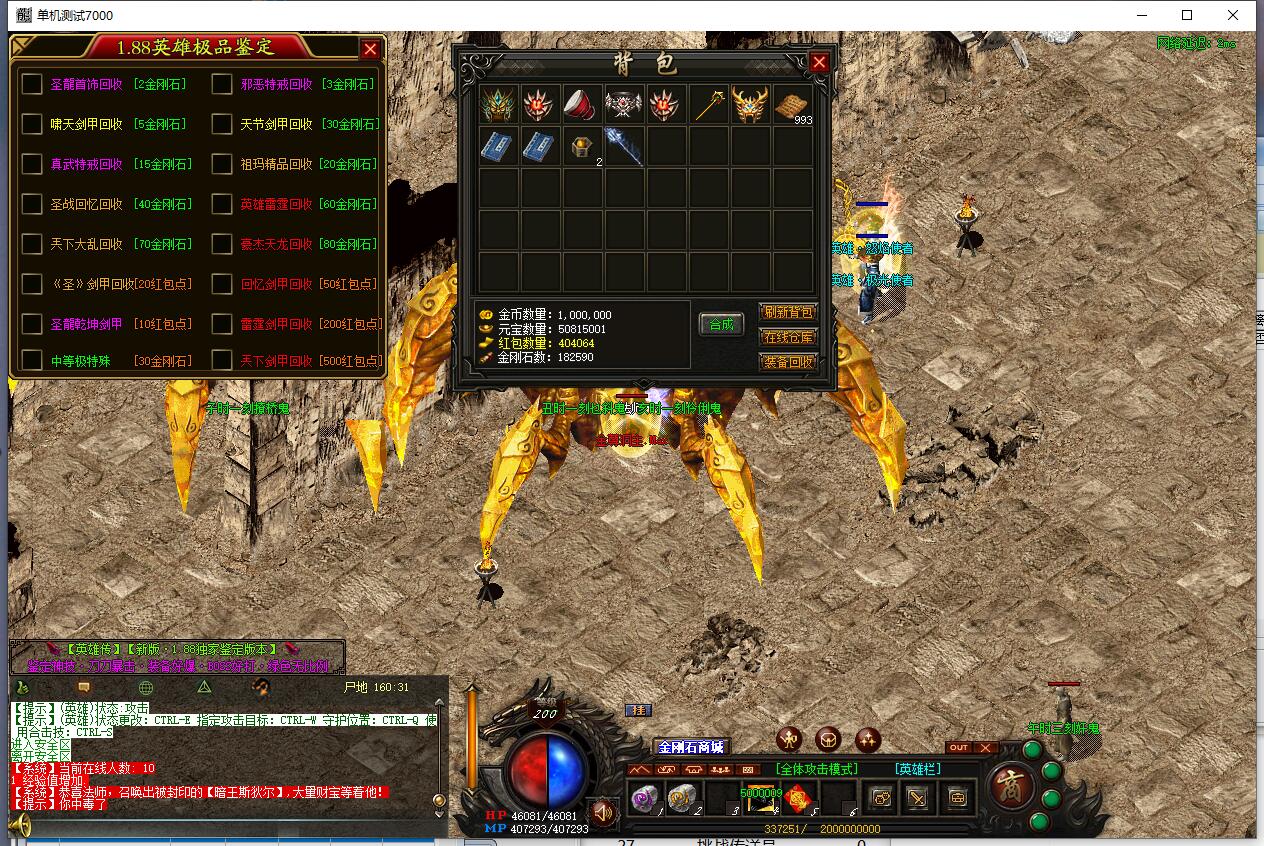Image resolution: width=1264 pixels, height=846 pixels.
Task: Check the 邪恶特戒回收 option
Action: tap(222, 84)
